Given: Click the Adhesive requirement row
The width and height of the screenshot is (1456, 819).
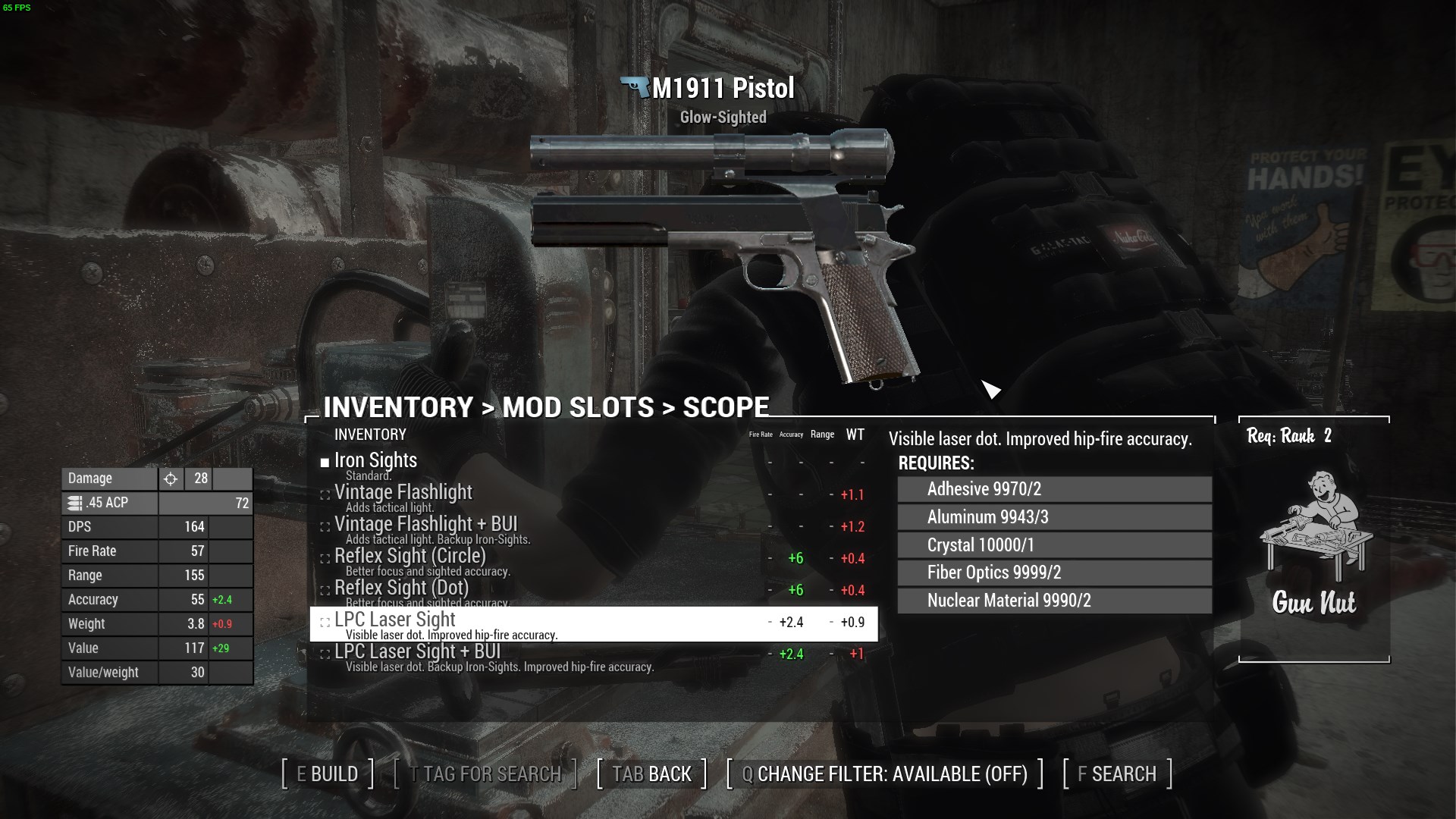Looking at the screenshot, I should pos(1054,489).
